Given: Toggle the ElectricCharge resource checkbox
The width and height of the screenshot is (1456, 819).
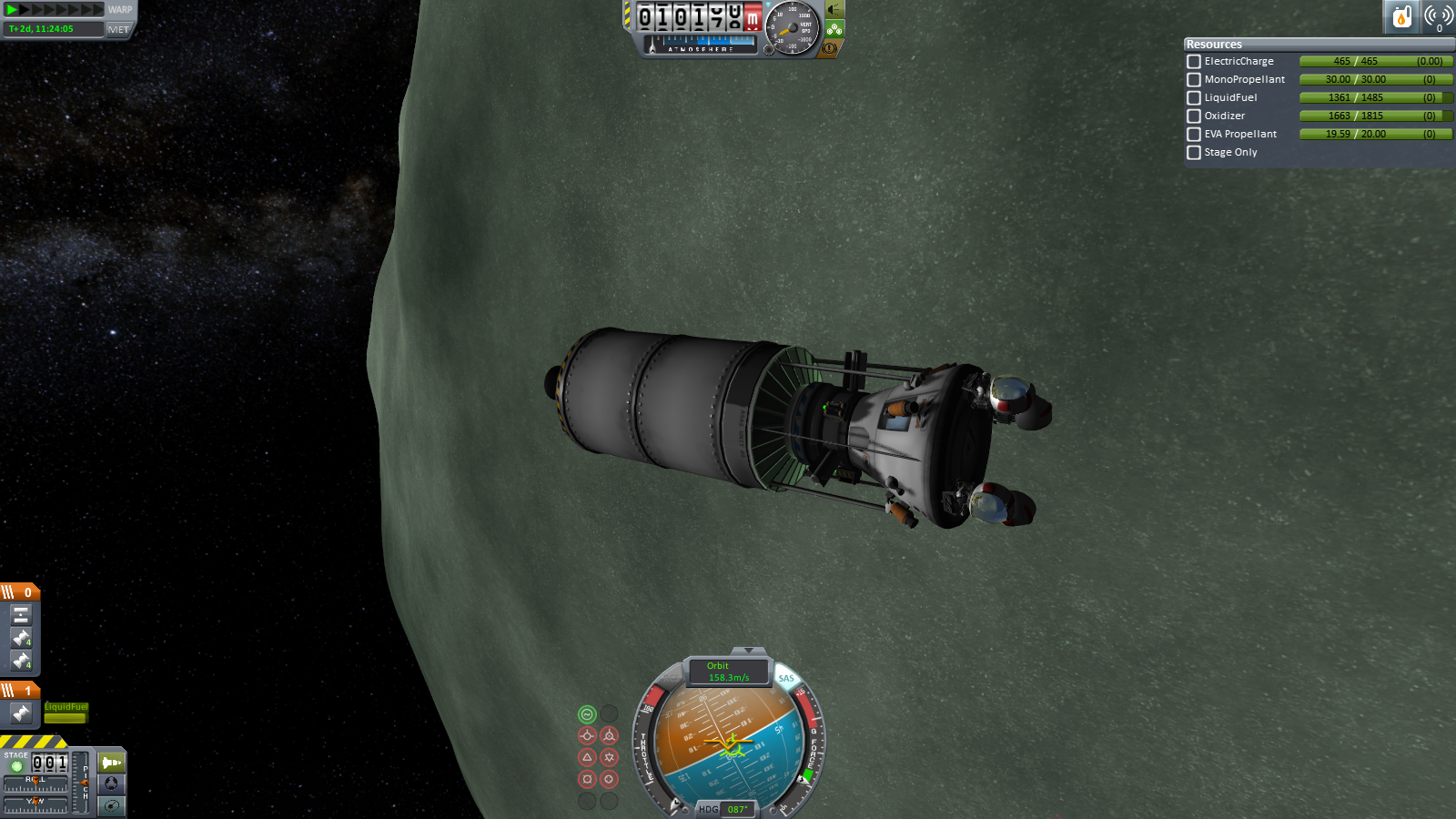Looking at the screenshot, I should pyautogui.click(x=1194, y=62).
